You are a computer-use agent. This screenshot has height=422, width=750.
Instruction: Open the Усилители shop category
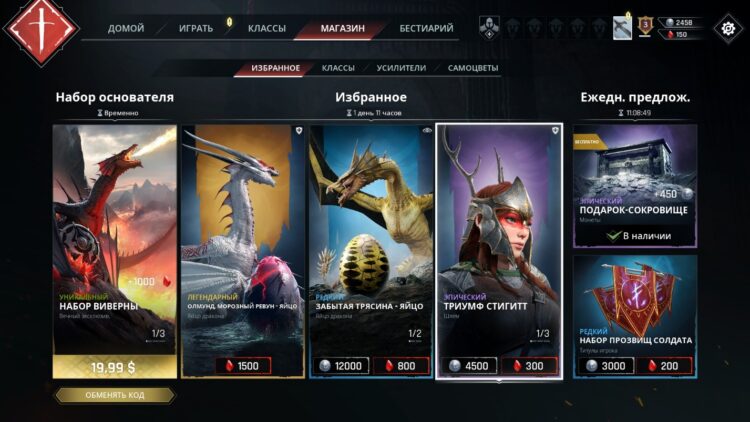[401, 68]
